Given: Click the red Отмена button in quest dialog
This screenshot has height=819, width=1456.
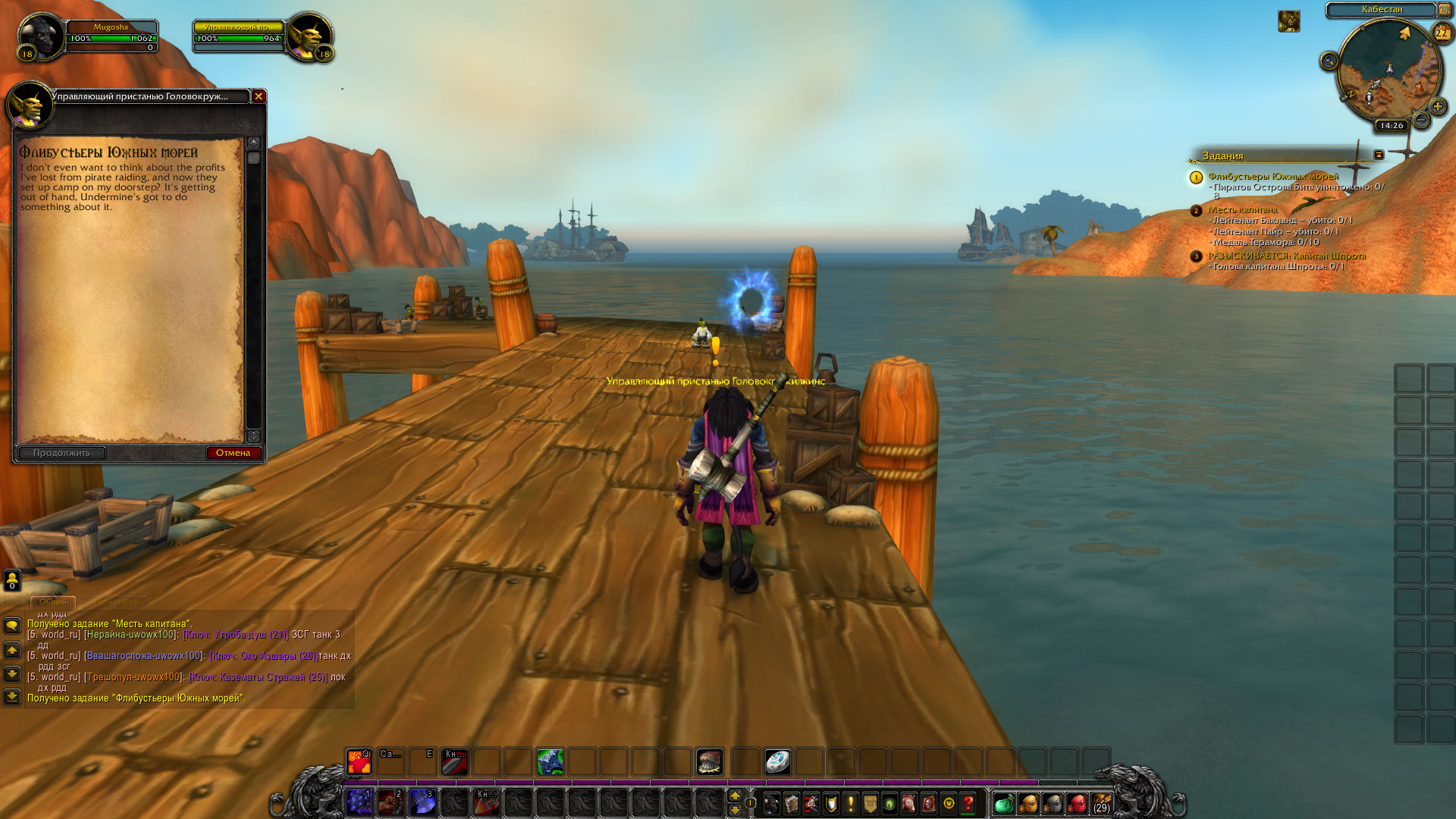Looking at the screenshot, I should click(x=234, y=453).
